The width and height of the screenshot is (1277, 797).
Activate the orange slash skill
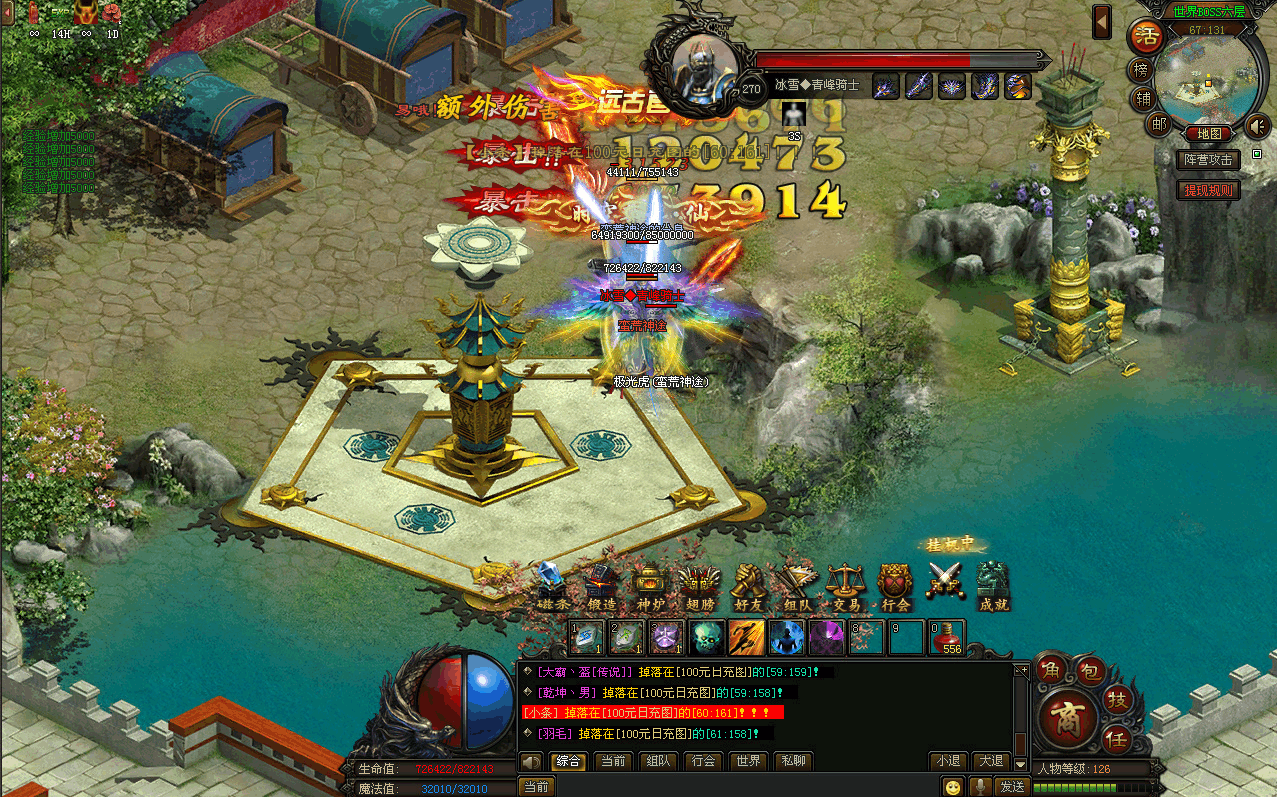click(x=746, y=637)
